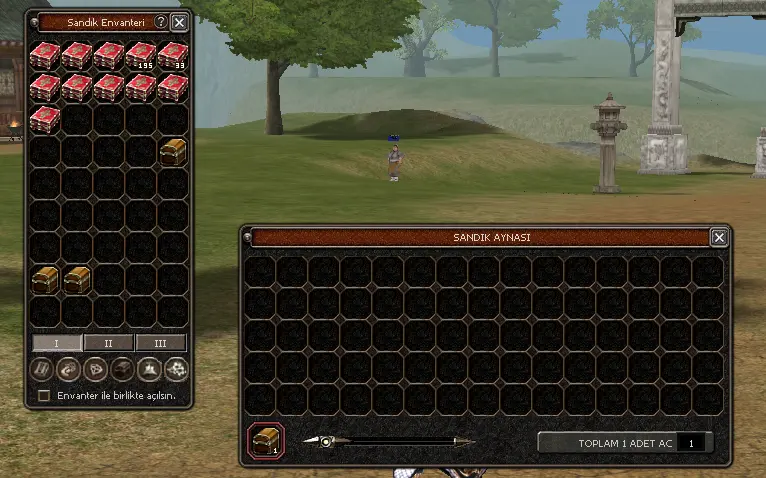Click the chest slot in Sandık Aynası
The image size is (766, 478).
point(266,440)
